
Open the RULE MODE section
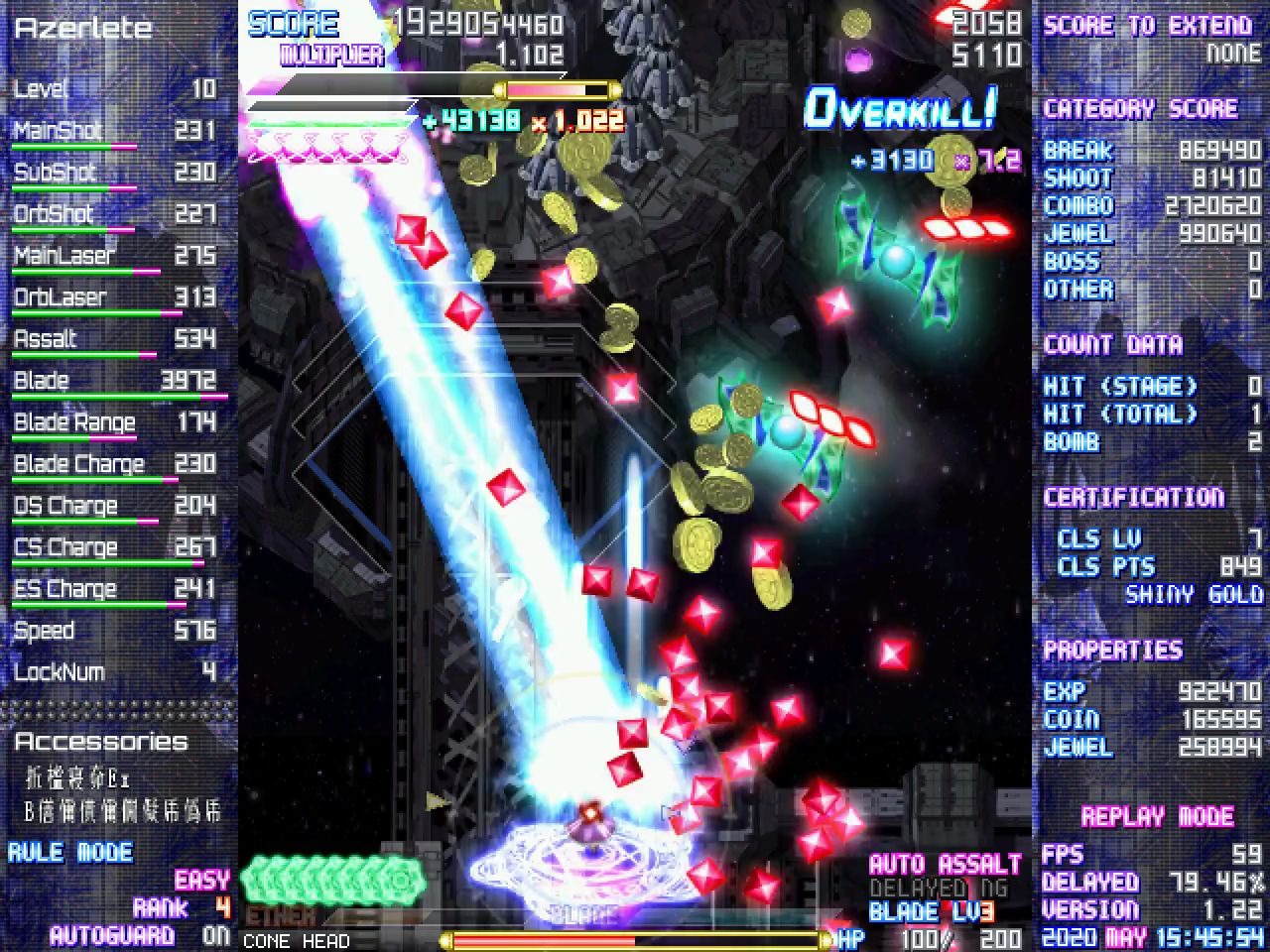point(67,851)
